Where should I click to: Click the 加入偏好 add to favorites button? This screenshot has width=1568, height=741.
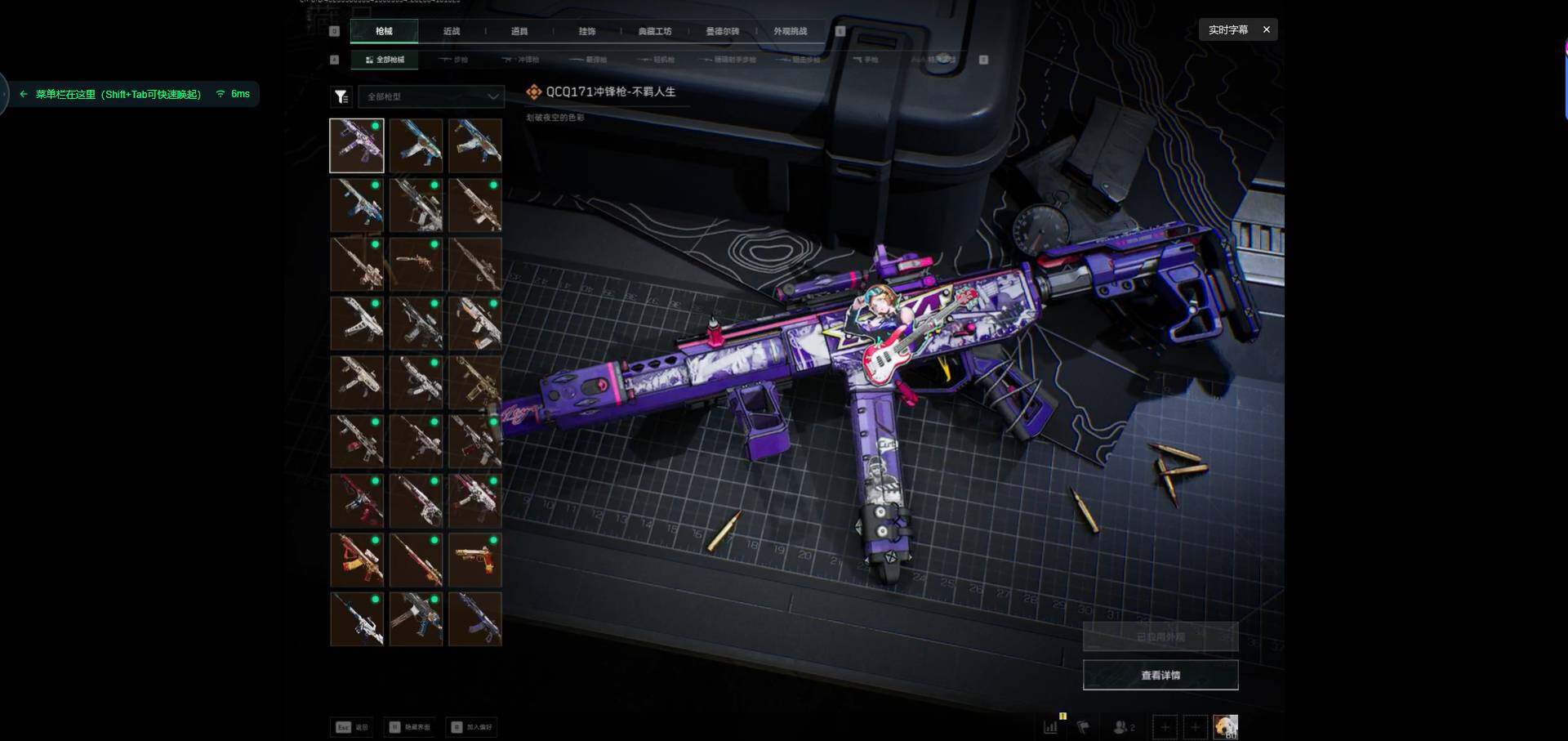pyautogui.click(x=472, y=727)
